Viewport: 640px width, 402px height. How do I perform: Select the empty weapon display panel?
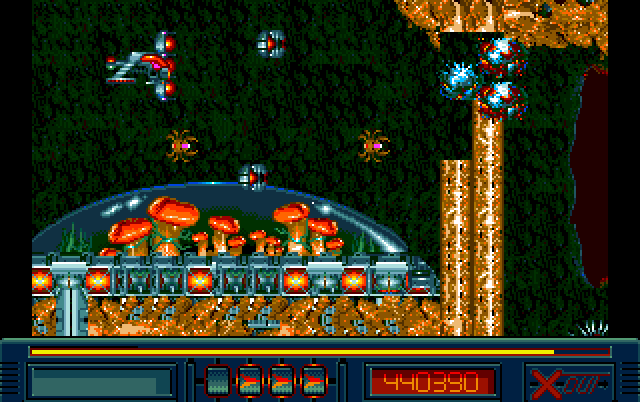pos(100,381)
